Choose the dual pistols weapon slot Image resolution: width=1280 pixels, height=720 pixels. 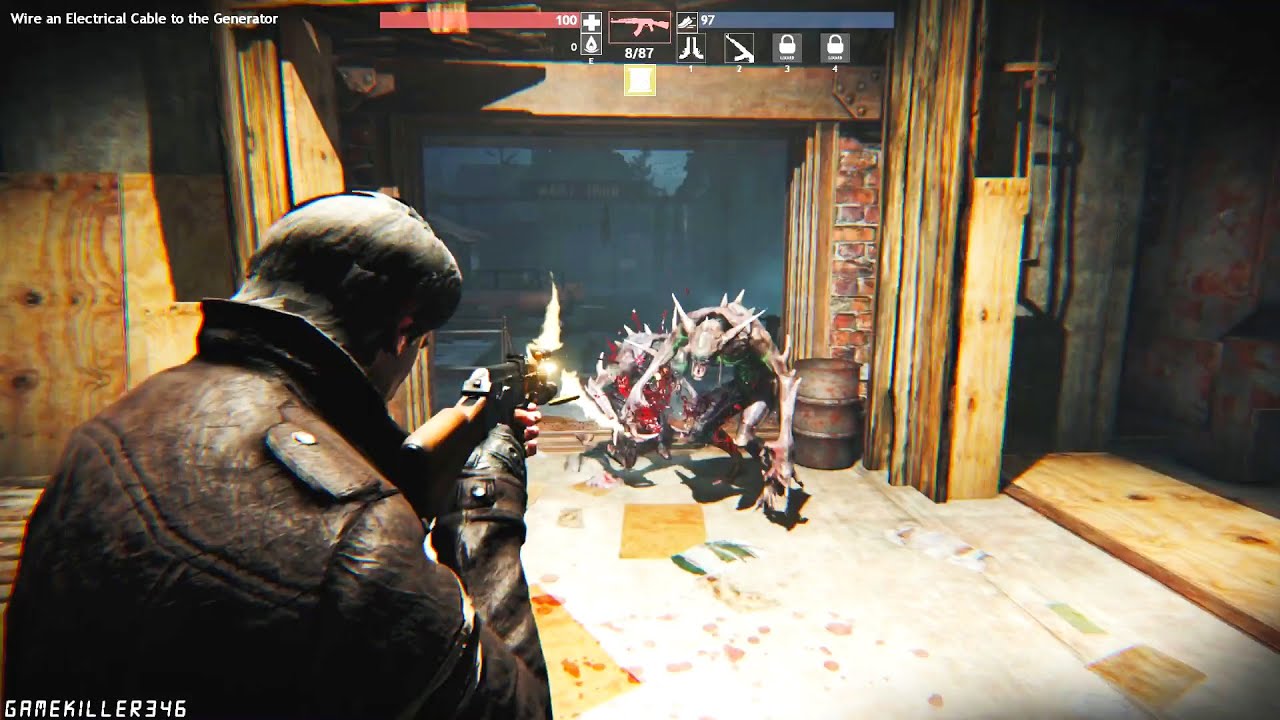click(x=691, y=47)
